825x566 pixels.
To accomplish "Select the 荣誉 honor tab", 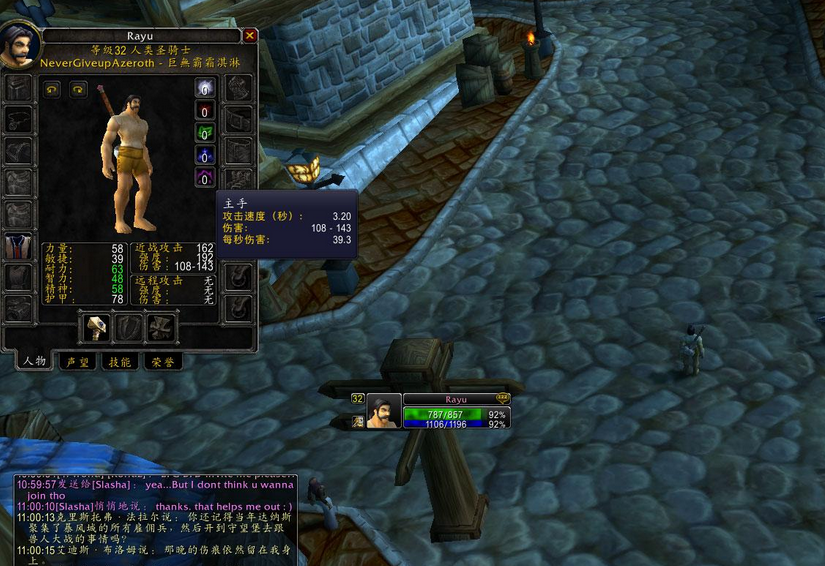I will (161, 362).
